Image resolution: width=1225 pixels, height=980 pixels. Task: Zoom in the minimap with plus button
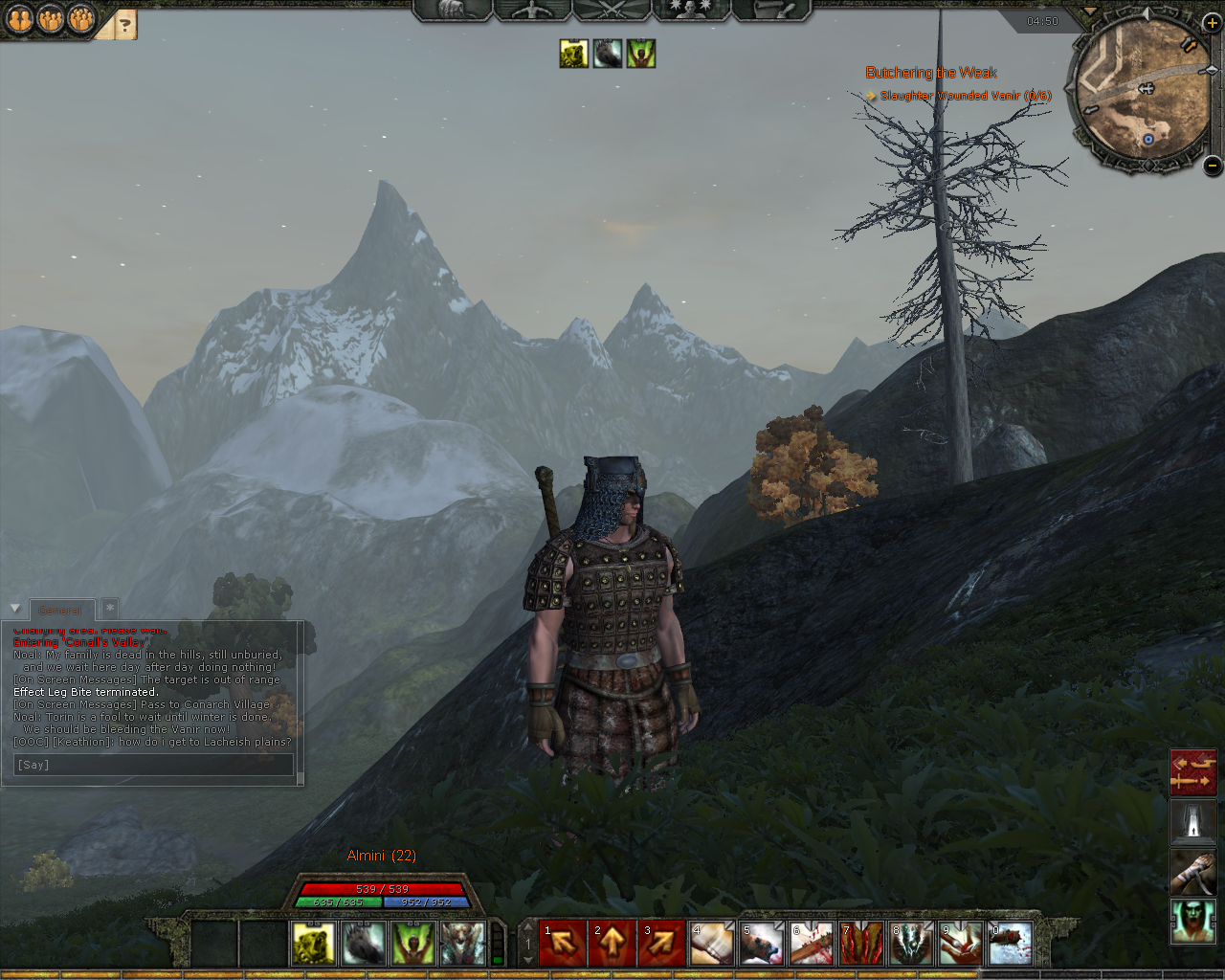1212,23
